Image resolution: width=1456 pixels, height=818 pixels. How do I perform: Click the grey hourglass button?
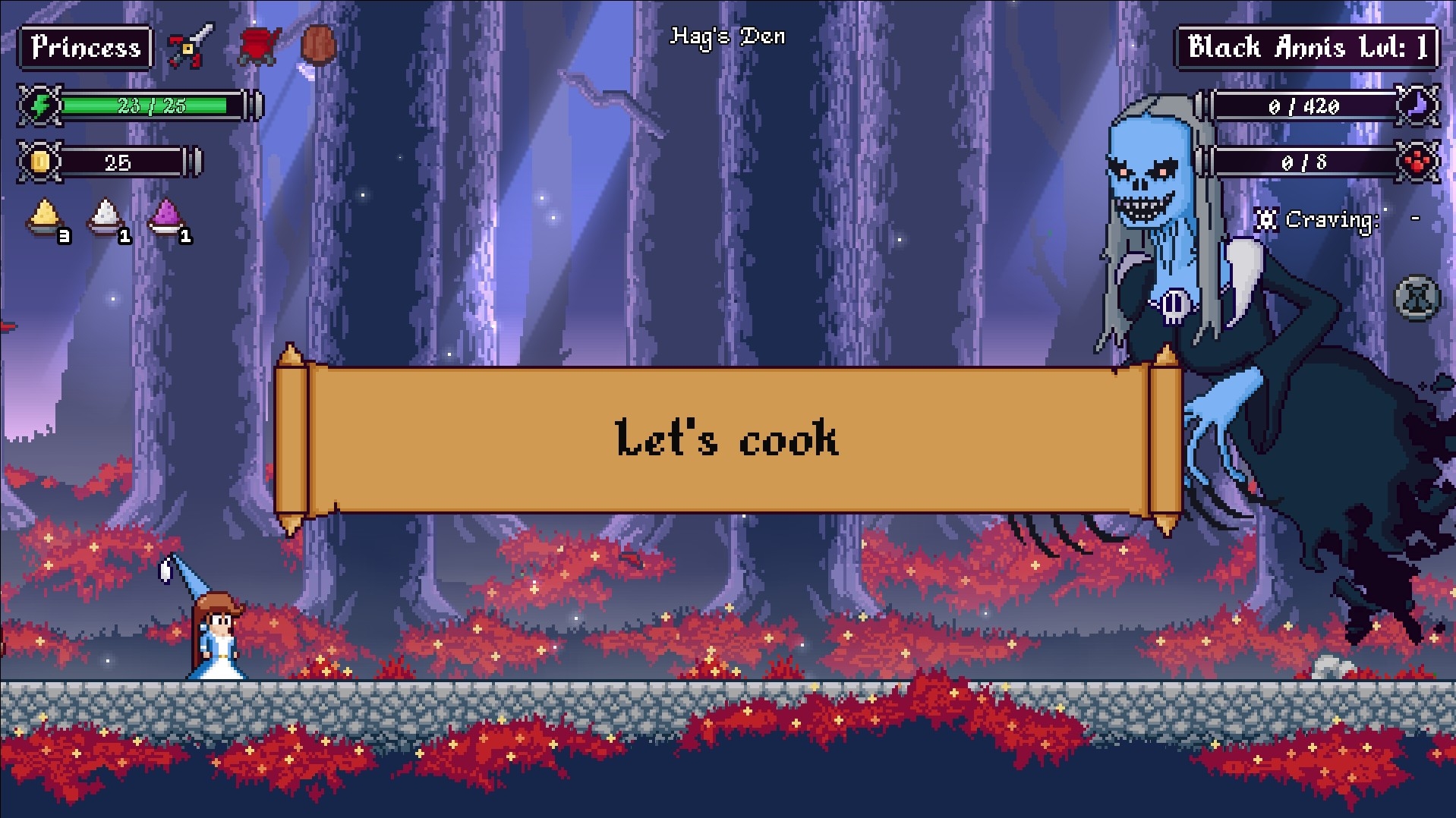pyautogui.click(x=1417, y=297)
